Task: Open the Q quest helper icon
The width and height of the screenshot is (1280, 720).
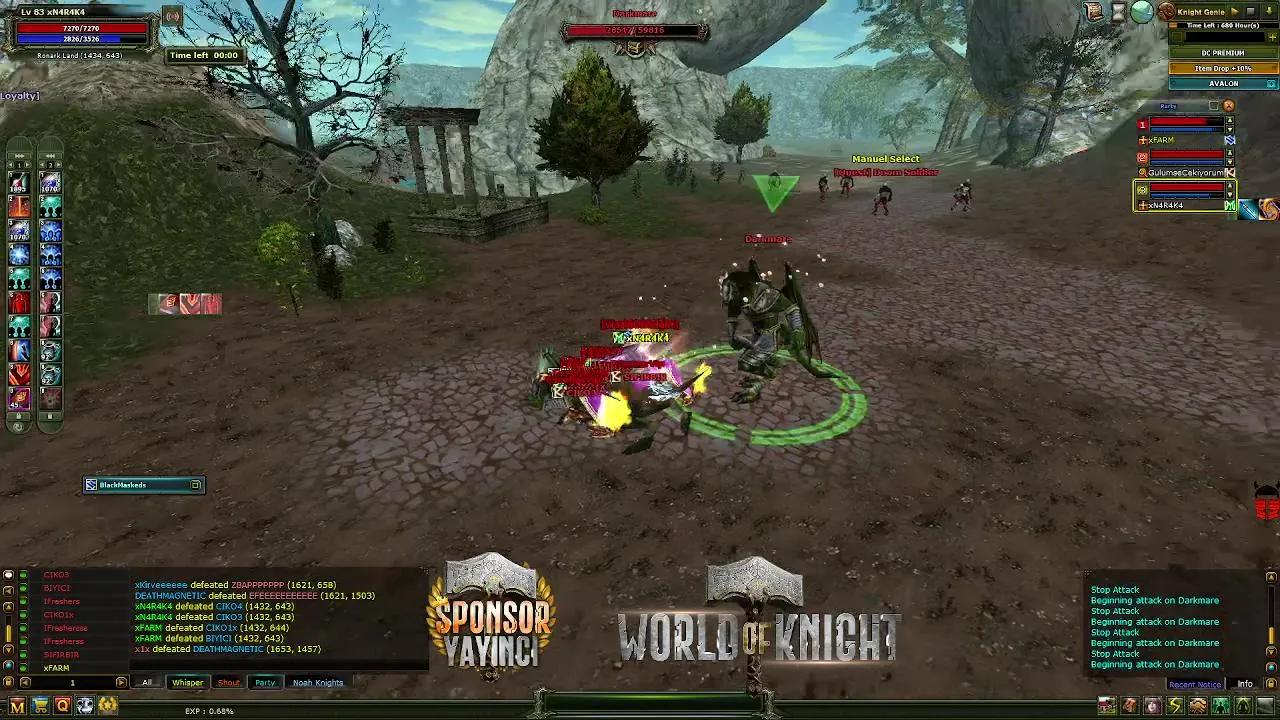Action: 62,705
